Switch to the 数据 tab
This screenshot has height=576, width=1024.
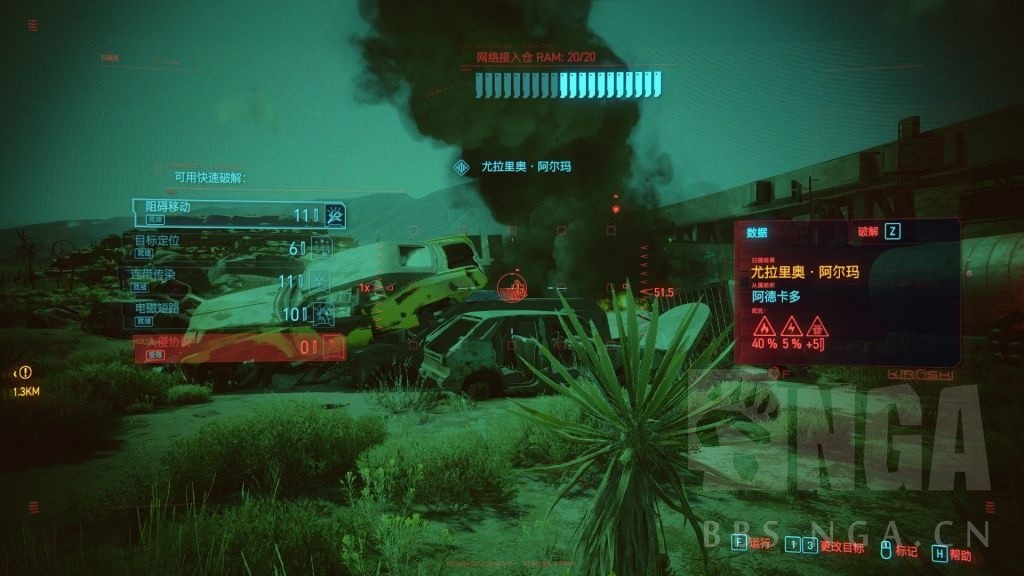tap(757, 232)
